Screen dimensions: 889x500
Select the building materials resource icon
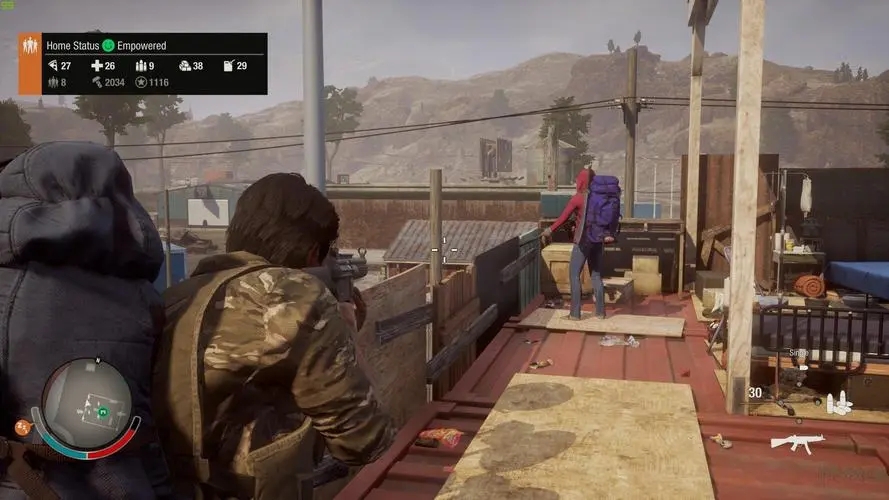pos(184,66)
